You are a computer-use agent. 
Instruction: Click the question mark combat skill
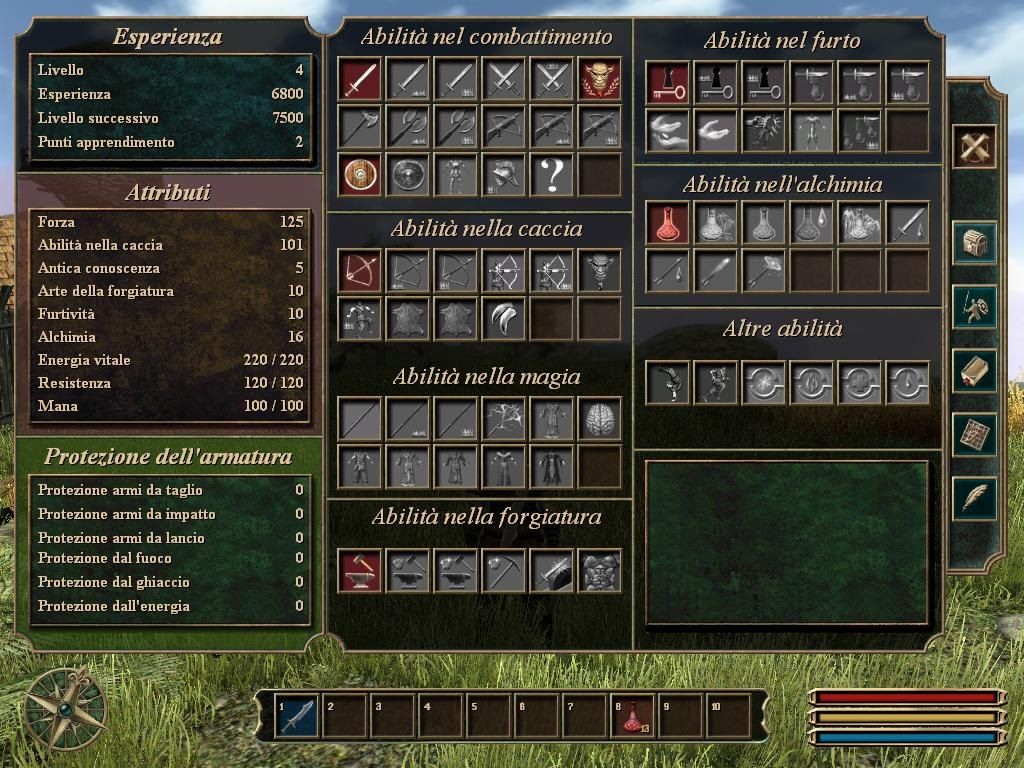(551, 175)
